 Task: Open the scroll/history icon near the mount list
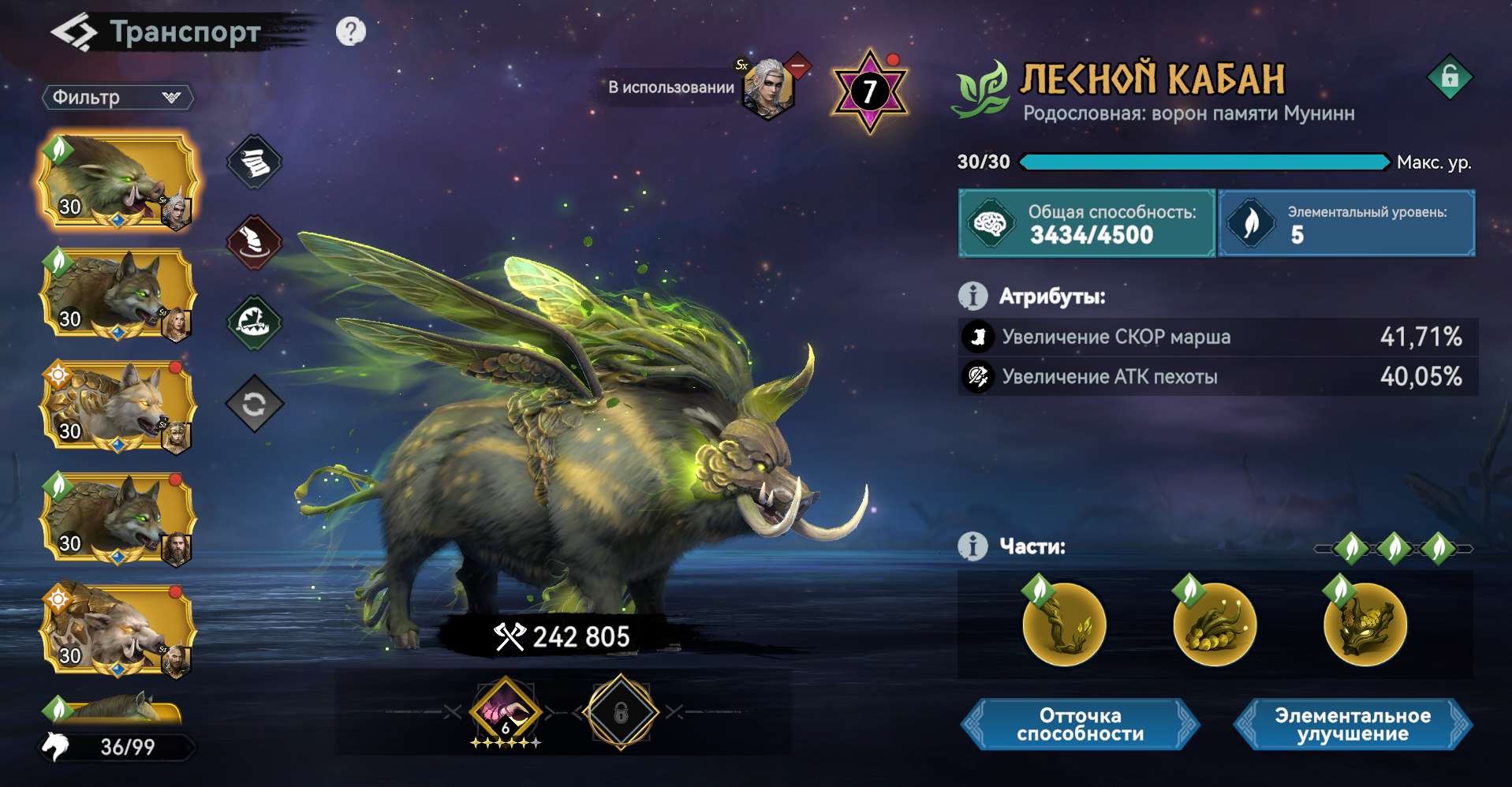254,162
